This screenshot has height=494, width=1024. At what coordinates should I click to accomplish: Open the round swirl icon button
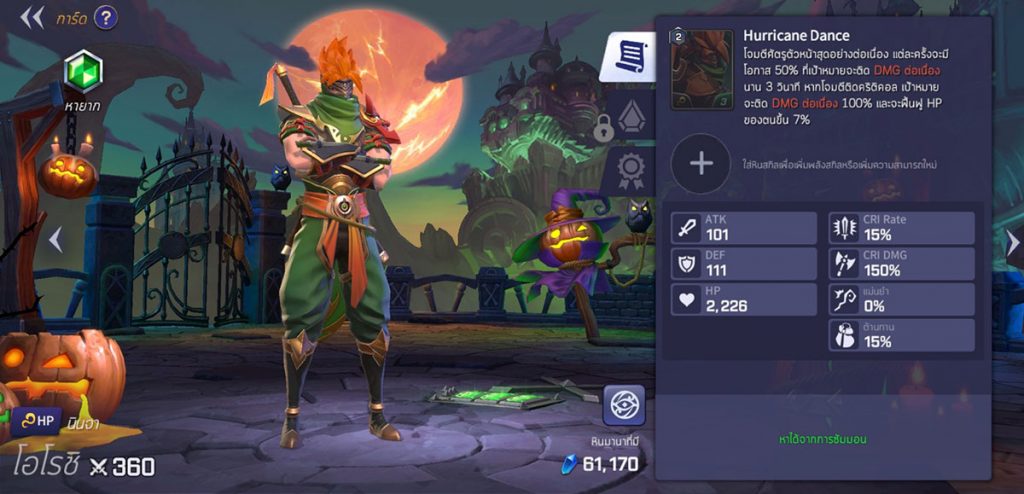point(622,405)
